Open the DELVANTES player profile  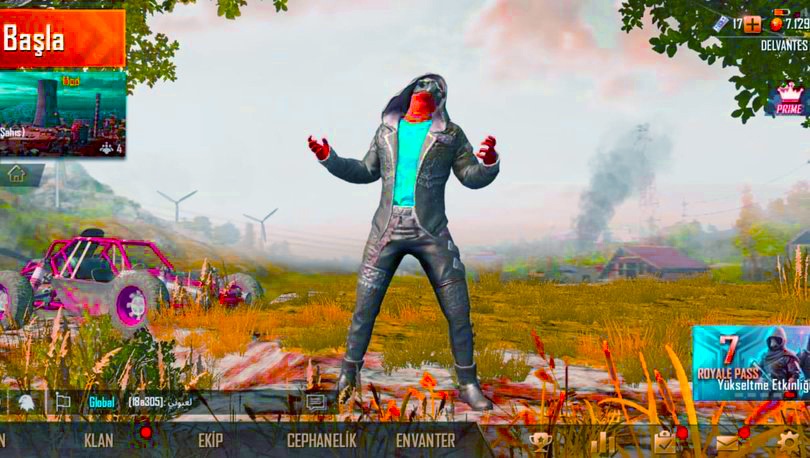tap(784, 46)
